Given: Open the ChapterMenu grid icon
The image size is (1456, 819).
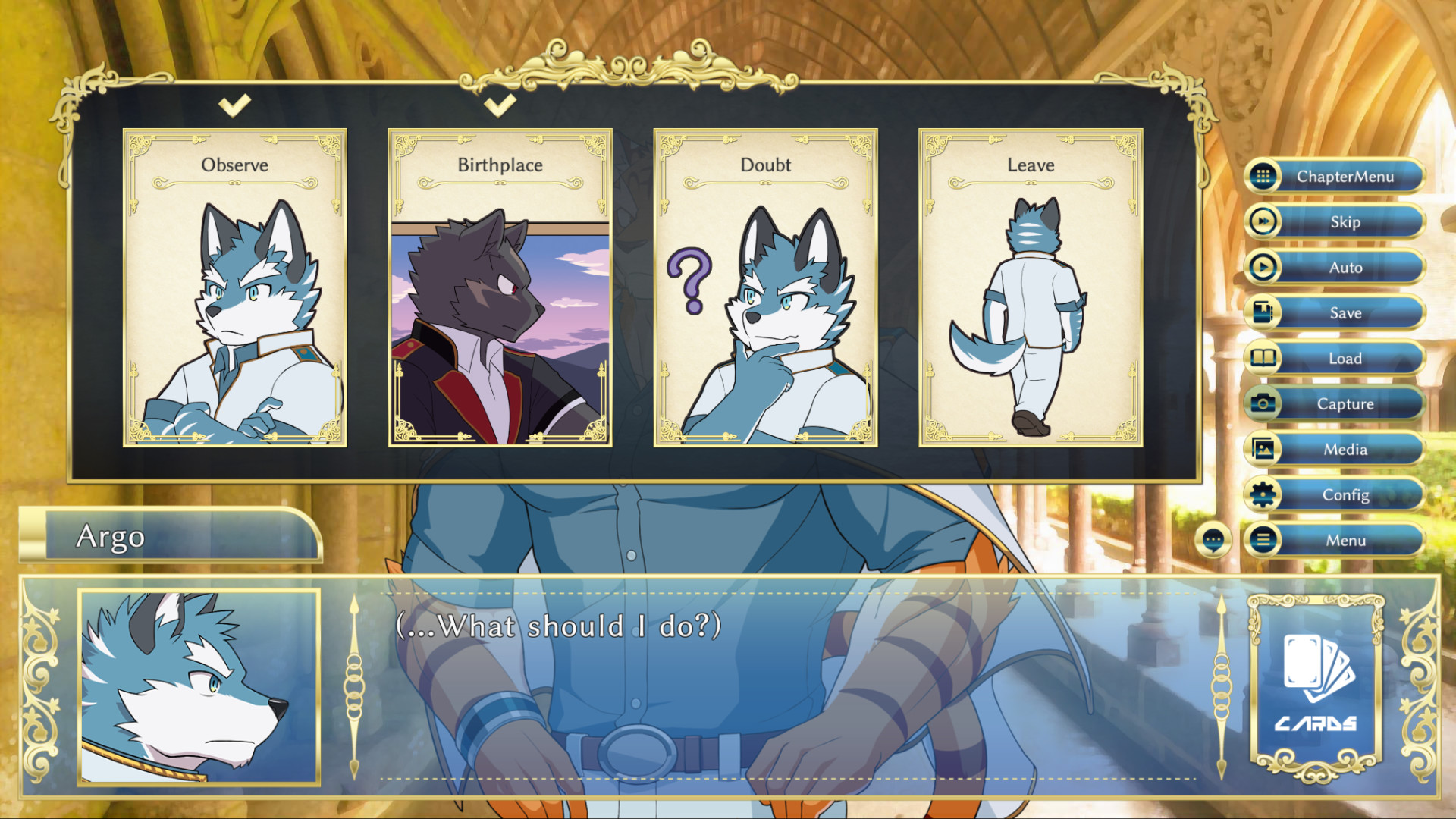Looking at the screenshot, I should tap(1263, 176).
